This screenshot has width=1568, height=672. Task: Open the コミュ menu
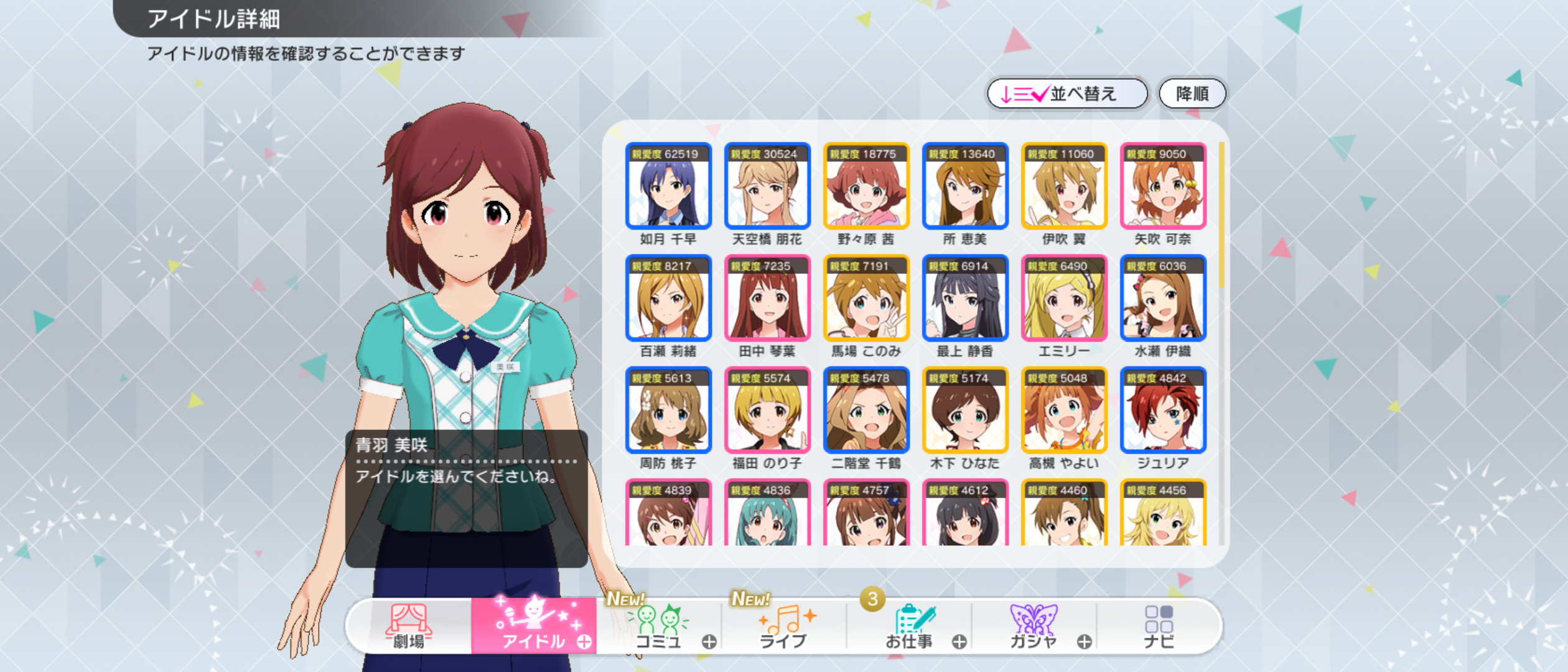[x=659, y=627]
